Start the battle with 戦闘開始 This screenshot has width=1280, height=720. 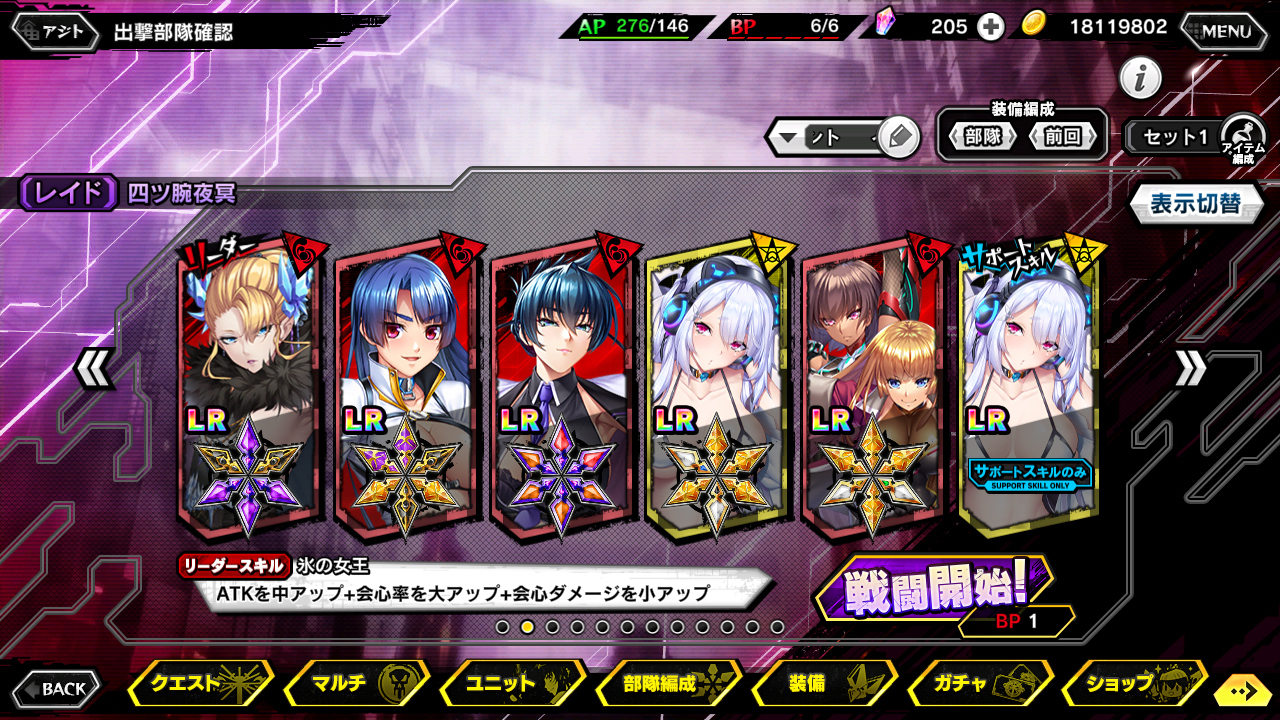click(934, 590)
